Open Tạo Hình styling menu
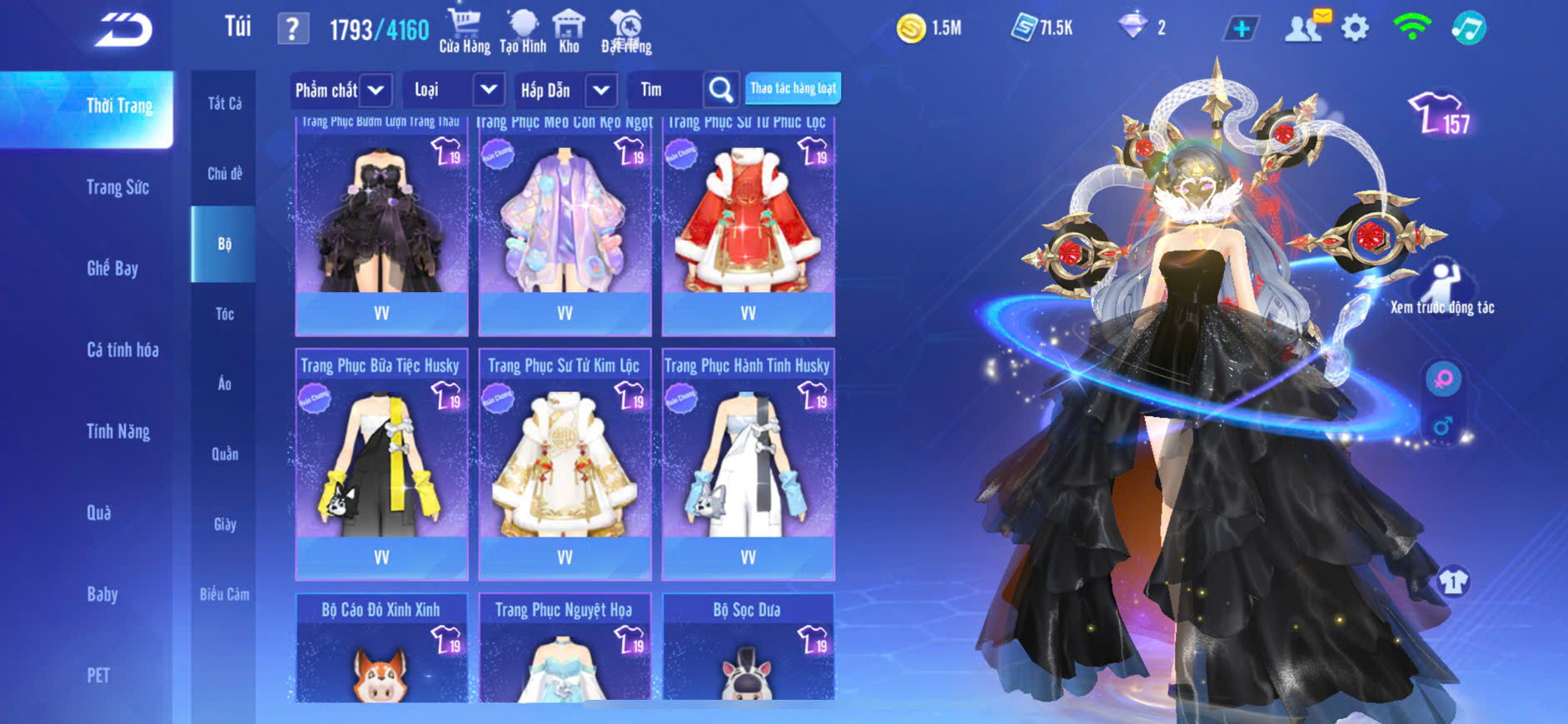Viewport: 1568px width, 724px height. tap(523, 31)
